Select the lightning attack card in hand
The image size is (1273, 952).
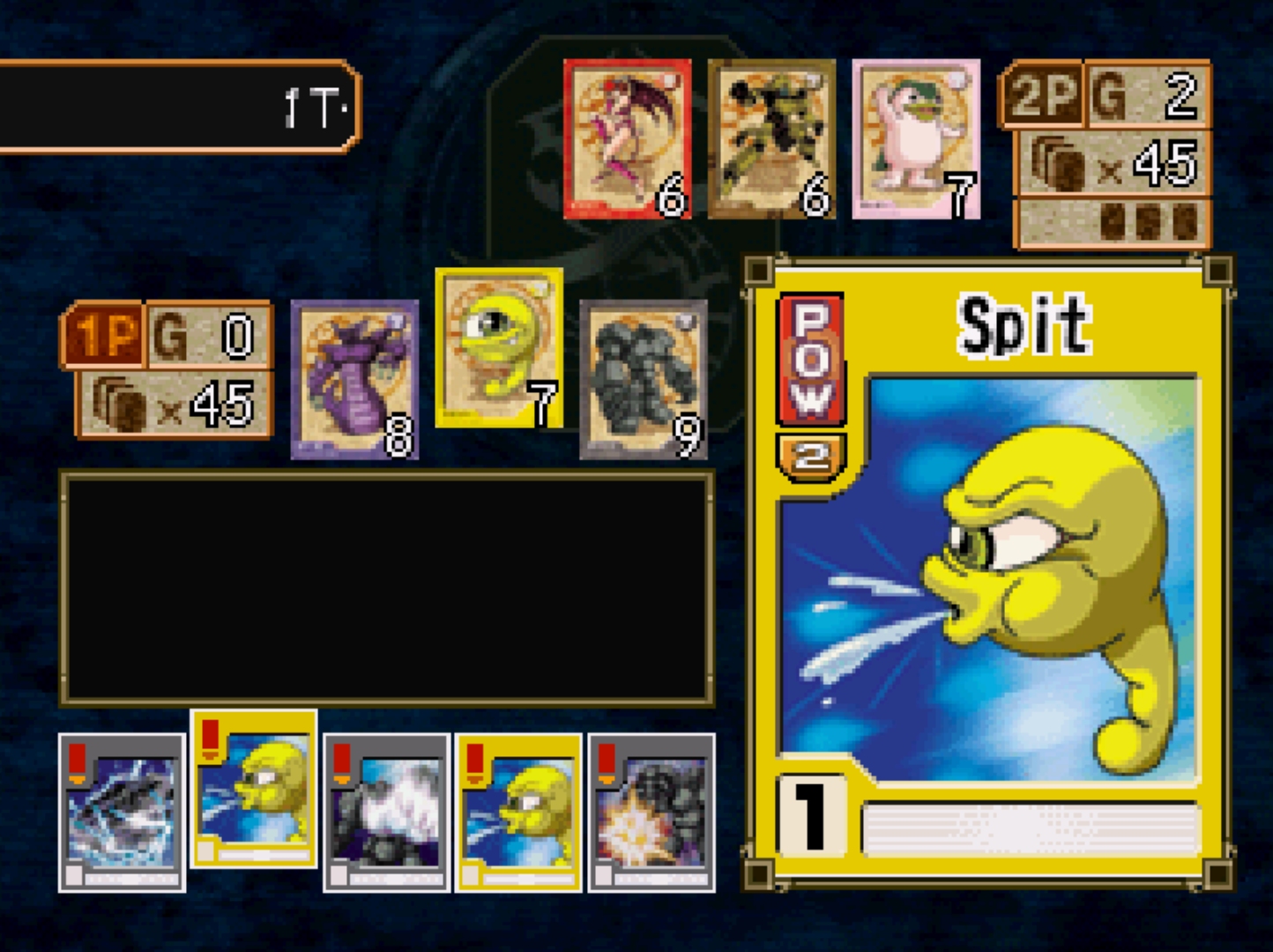pyautogui.click(x=122, y=812)
